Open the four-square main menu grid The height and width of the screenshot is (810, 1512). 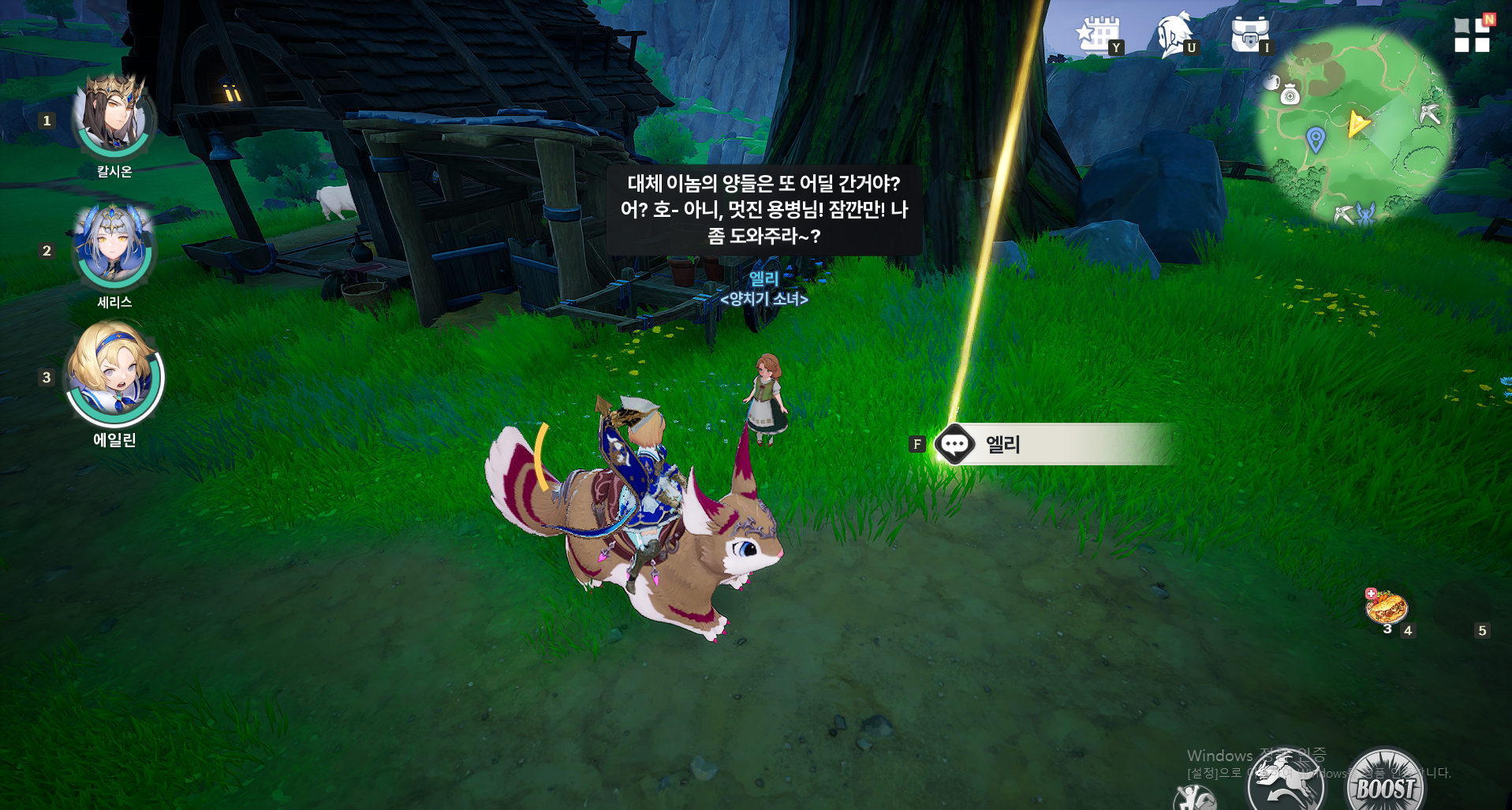[1472, 35]
